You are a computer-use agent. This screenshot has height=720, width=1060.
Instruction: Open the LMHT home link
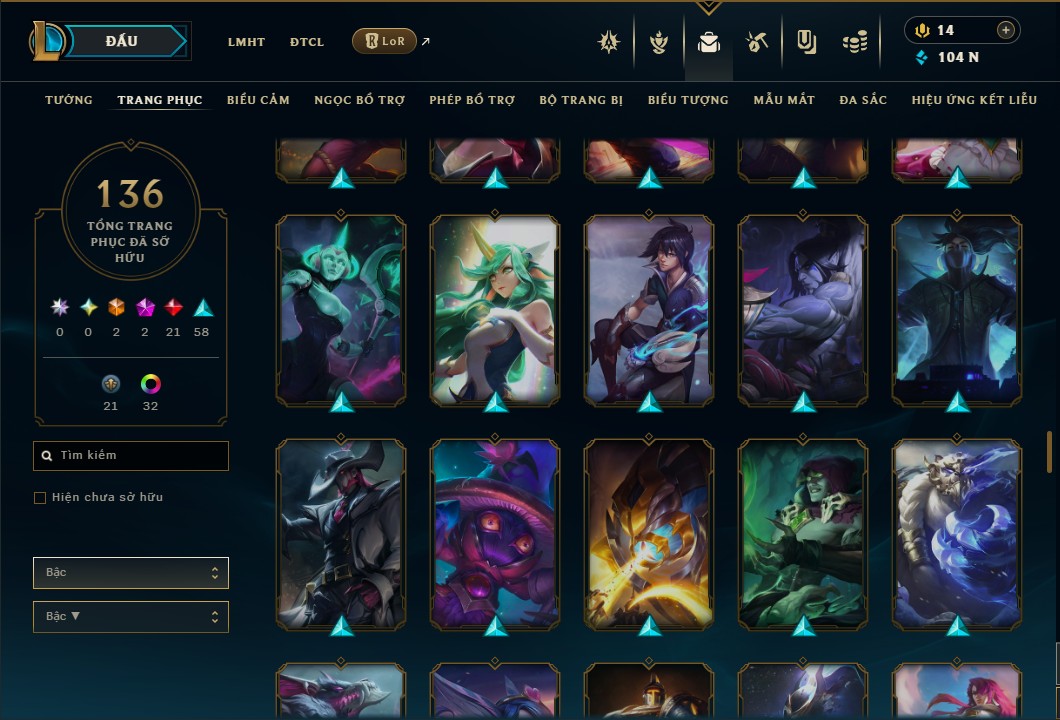(246, 42)
